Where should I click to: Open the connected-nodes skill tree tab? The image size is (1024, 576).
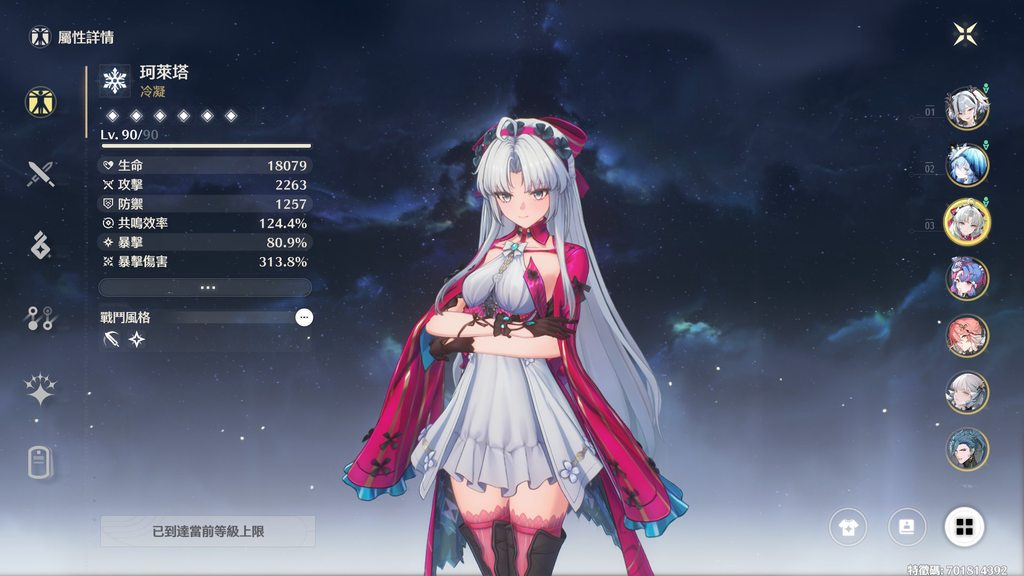[41, 318]
